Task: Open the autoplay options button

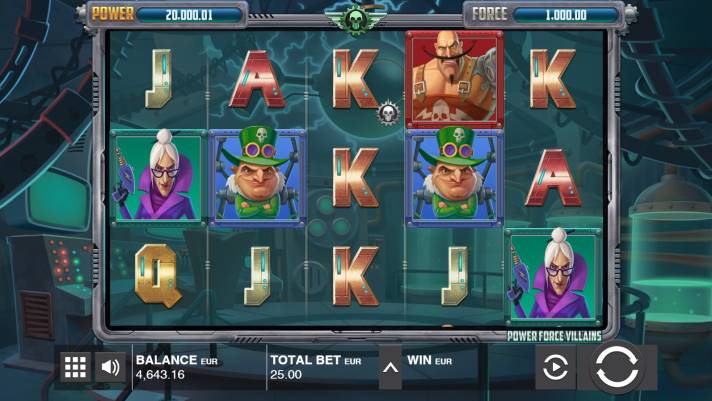Action: [x=554, y=368]
